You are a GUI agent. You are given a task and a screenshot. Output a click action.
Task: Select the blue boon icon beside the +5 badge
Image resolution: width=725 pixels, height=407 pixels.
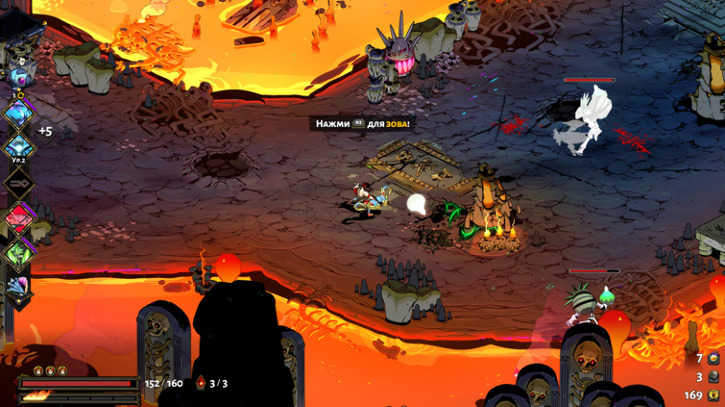point(19,113)
